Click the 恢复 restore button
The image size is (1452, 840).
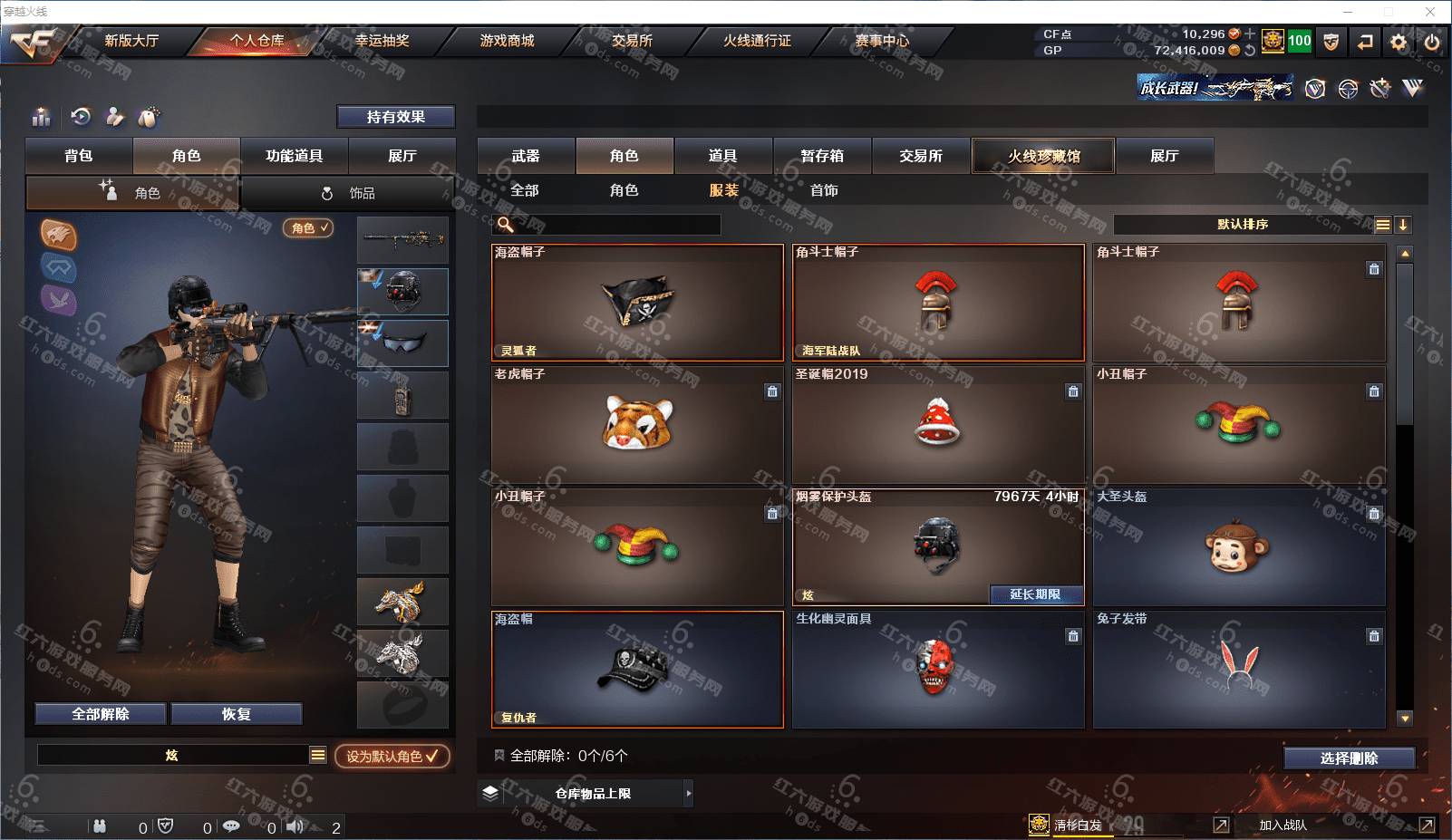236,714
